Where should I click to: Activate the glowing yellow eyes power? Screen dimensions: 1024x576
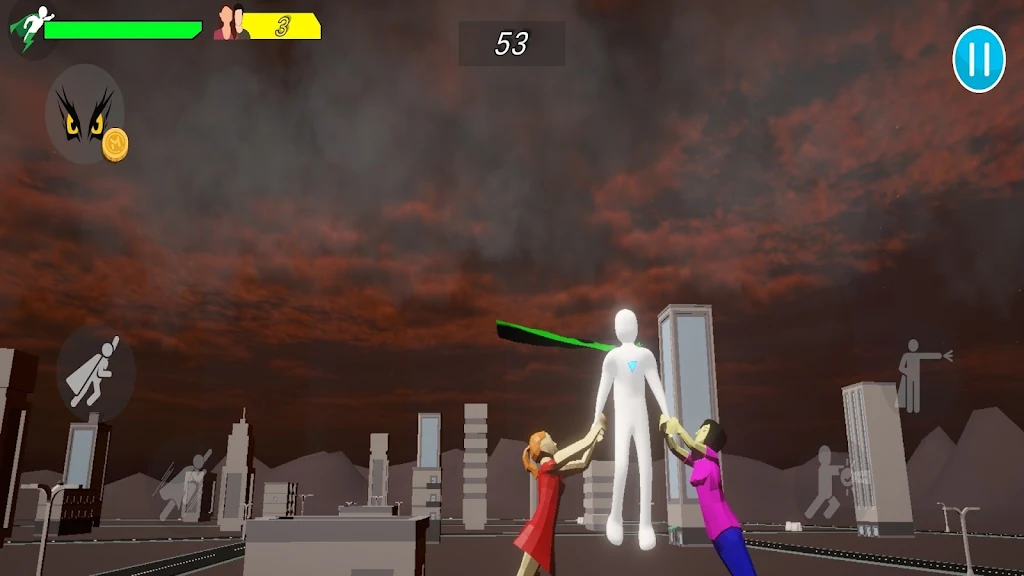click(84, 114)
